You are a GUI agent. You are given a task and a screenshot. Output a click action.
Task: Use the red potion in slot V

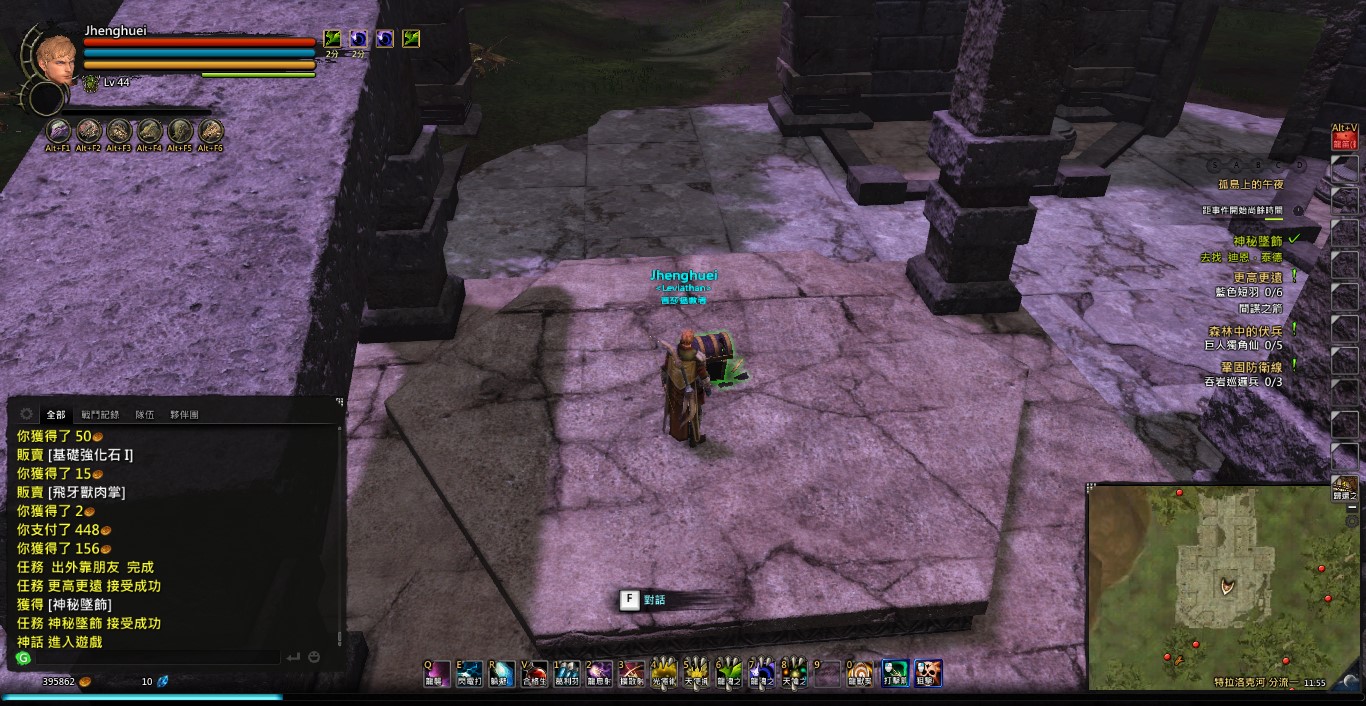click(534, 673)
